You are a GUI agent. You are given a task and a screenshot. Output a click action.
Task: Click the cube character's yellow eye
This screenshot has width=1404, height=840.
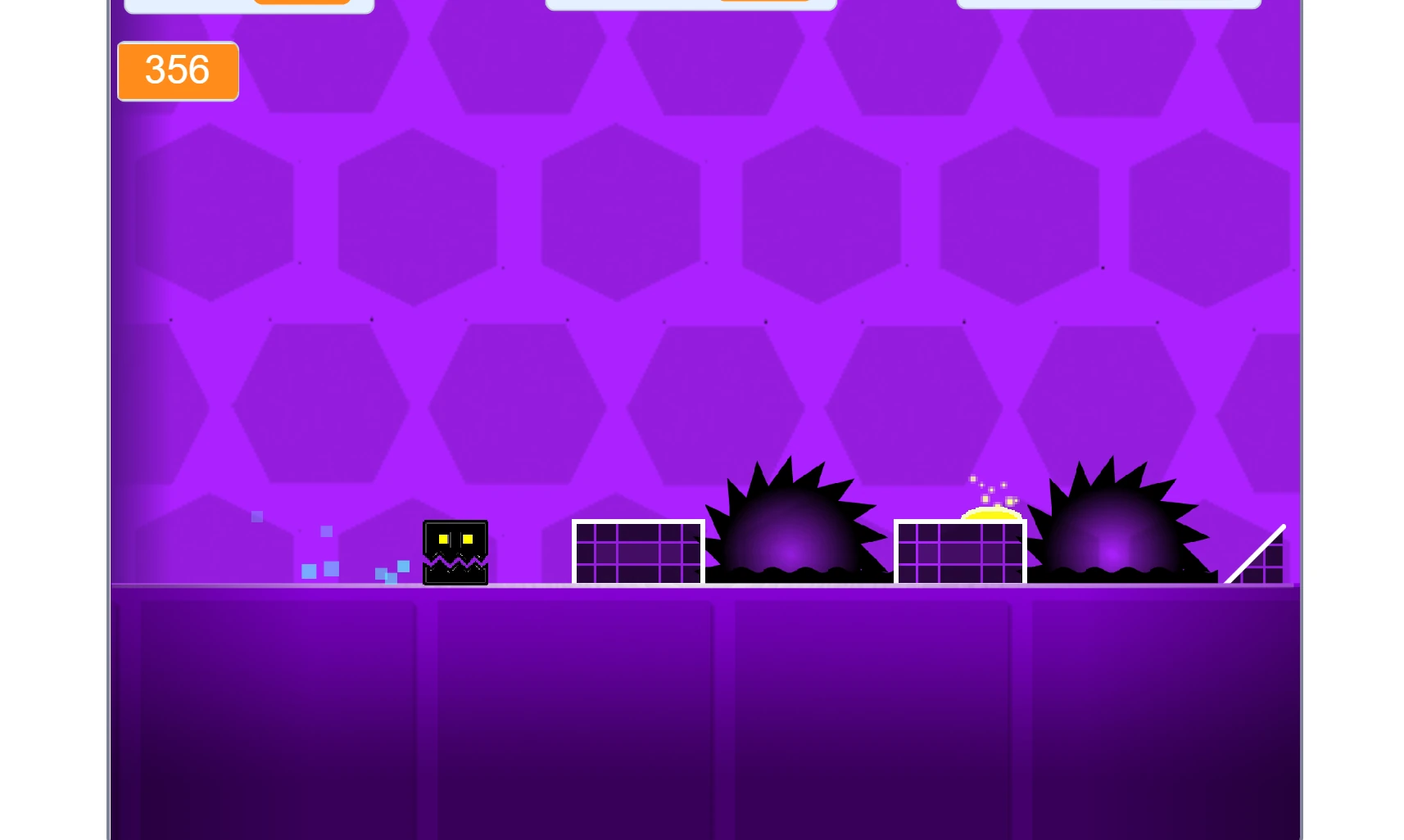pyautogui.click(x=442, y=540)
